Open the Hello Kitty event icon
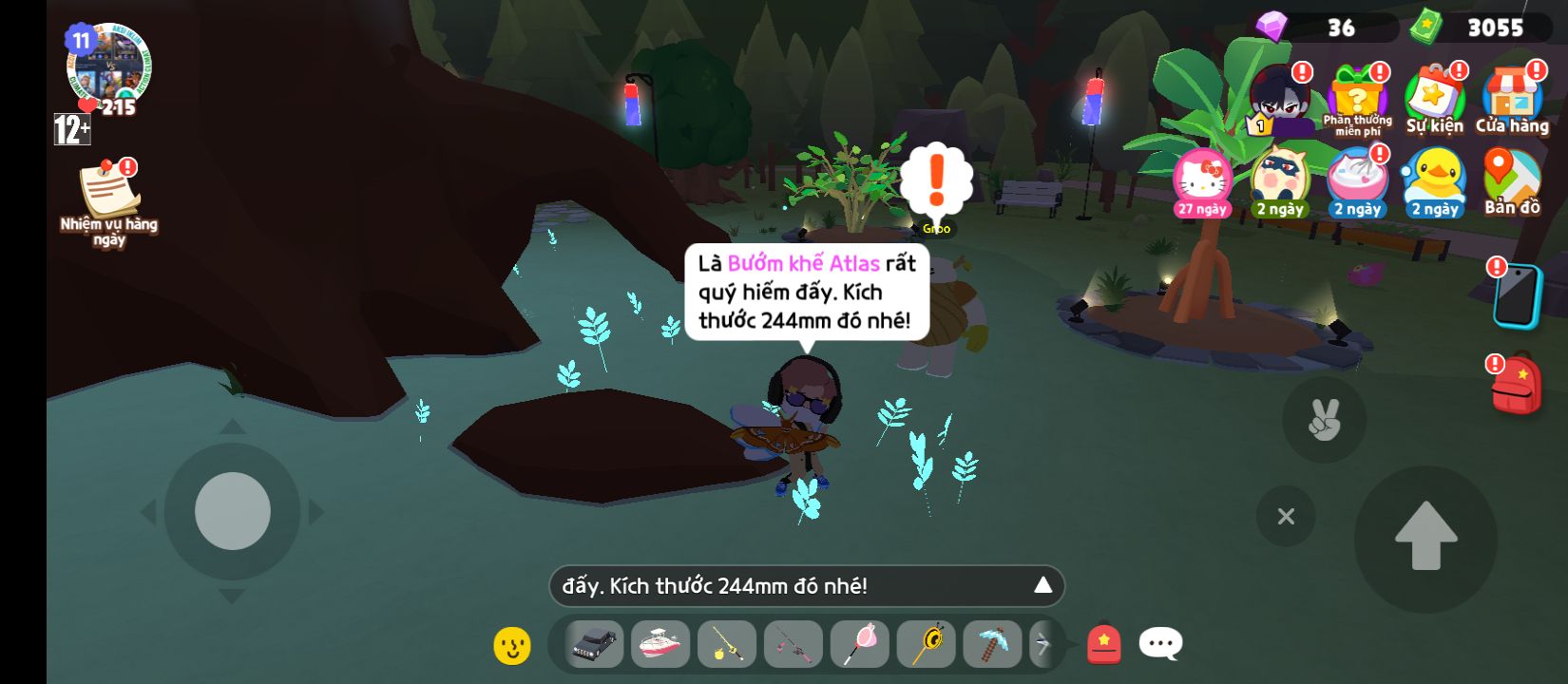Image resolution: width=1568 pixels, height=684 pixels. point(1202,180)
